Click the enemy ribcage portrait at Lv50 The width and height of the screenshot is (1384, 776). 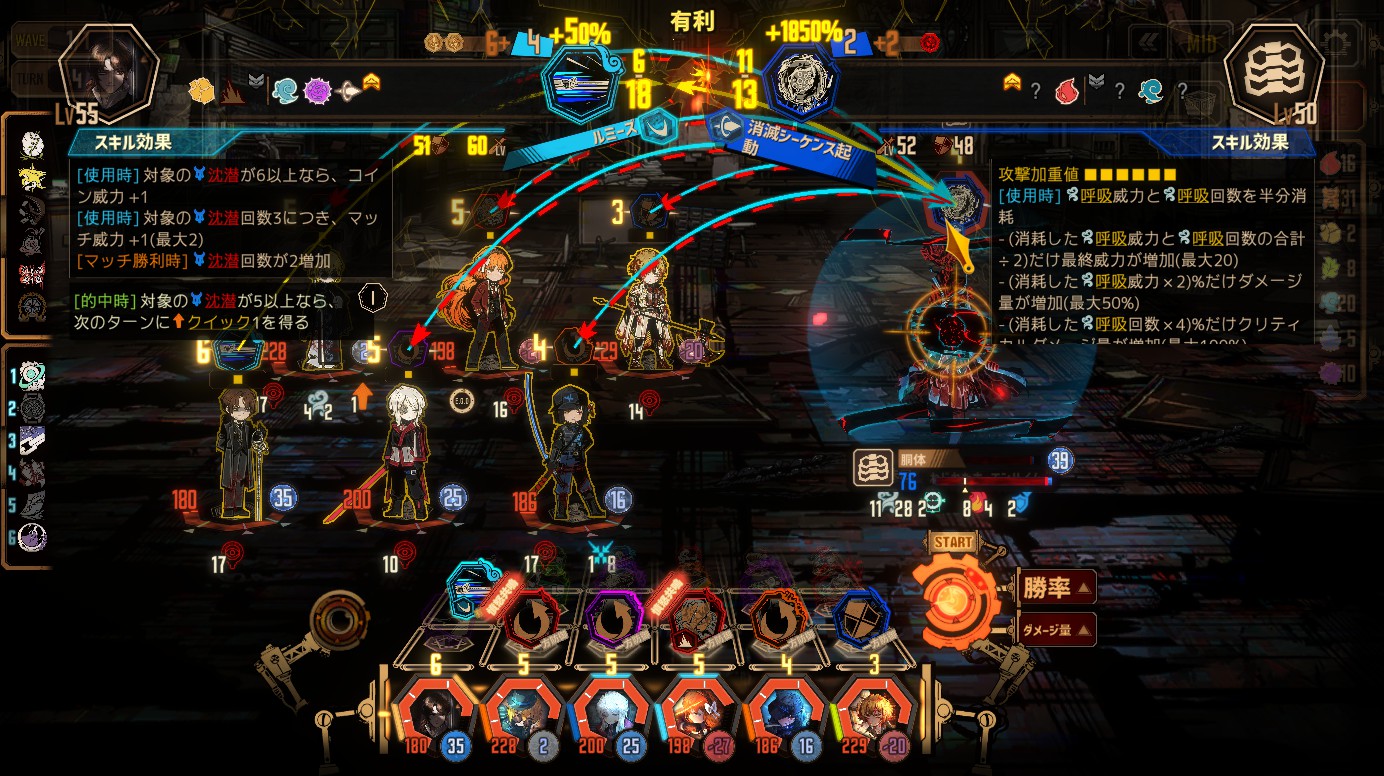[1273, 73]
